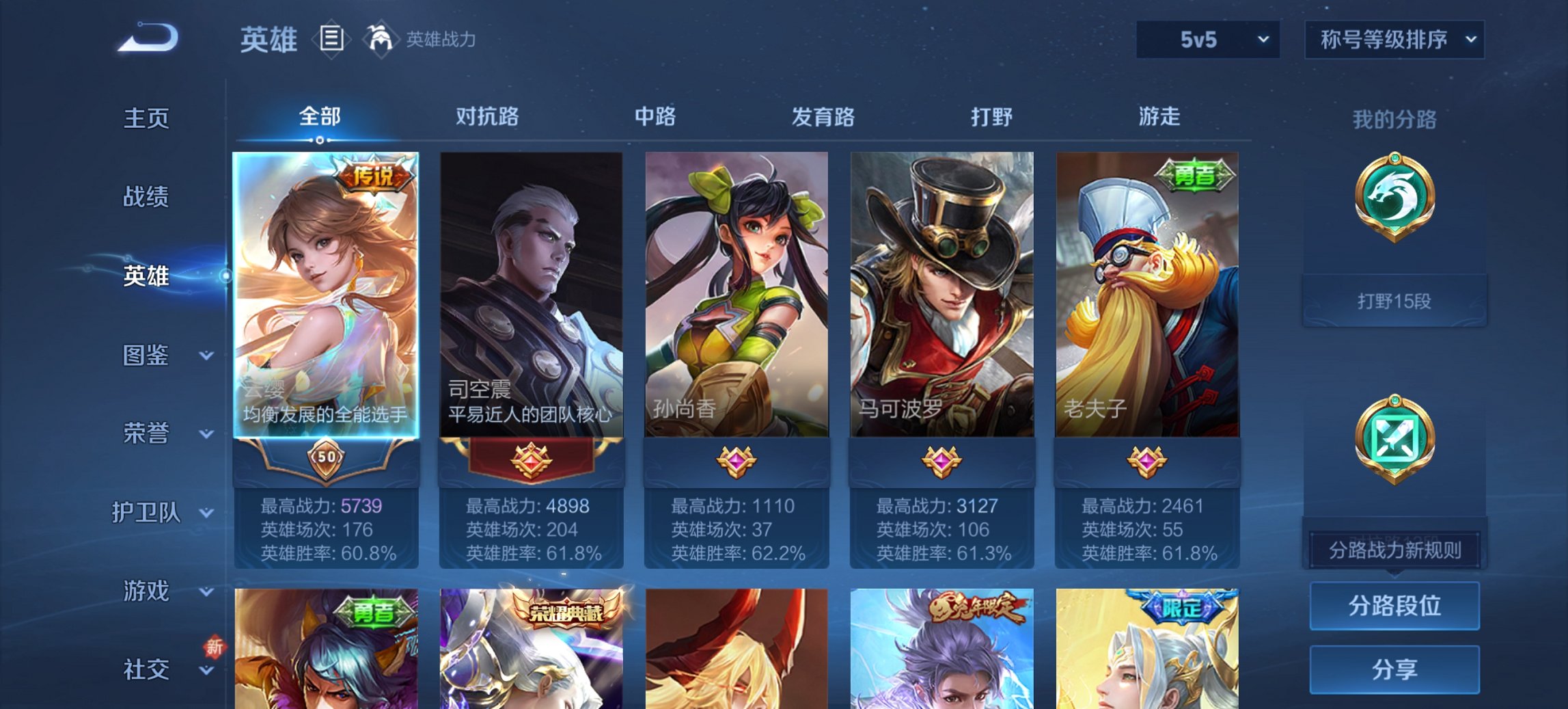Click the 传说 quality badge on 云缨's card
Image resolution: width=1568 pixels, height=709 pixels.
(x=374, y=176)
